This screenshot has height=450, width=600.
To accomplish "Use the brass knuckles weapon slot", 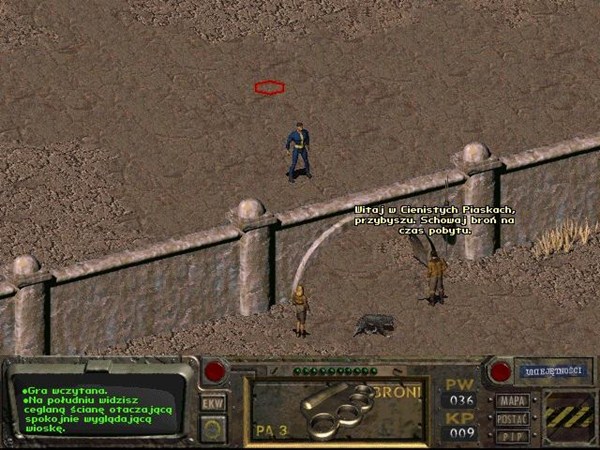I will [337, 409].
